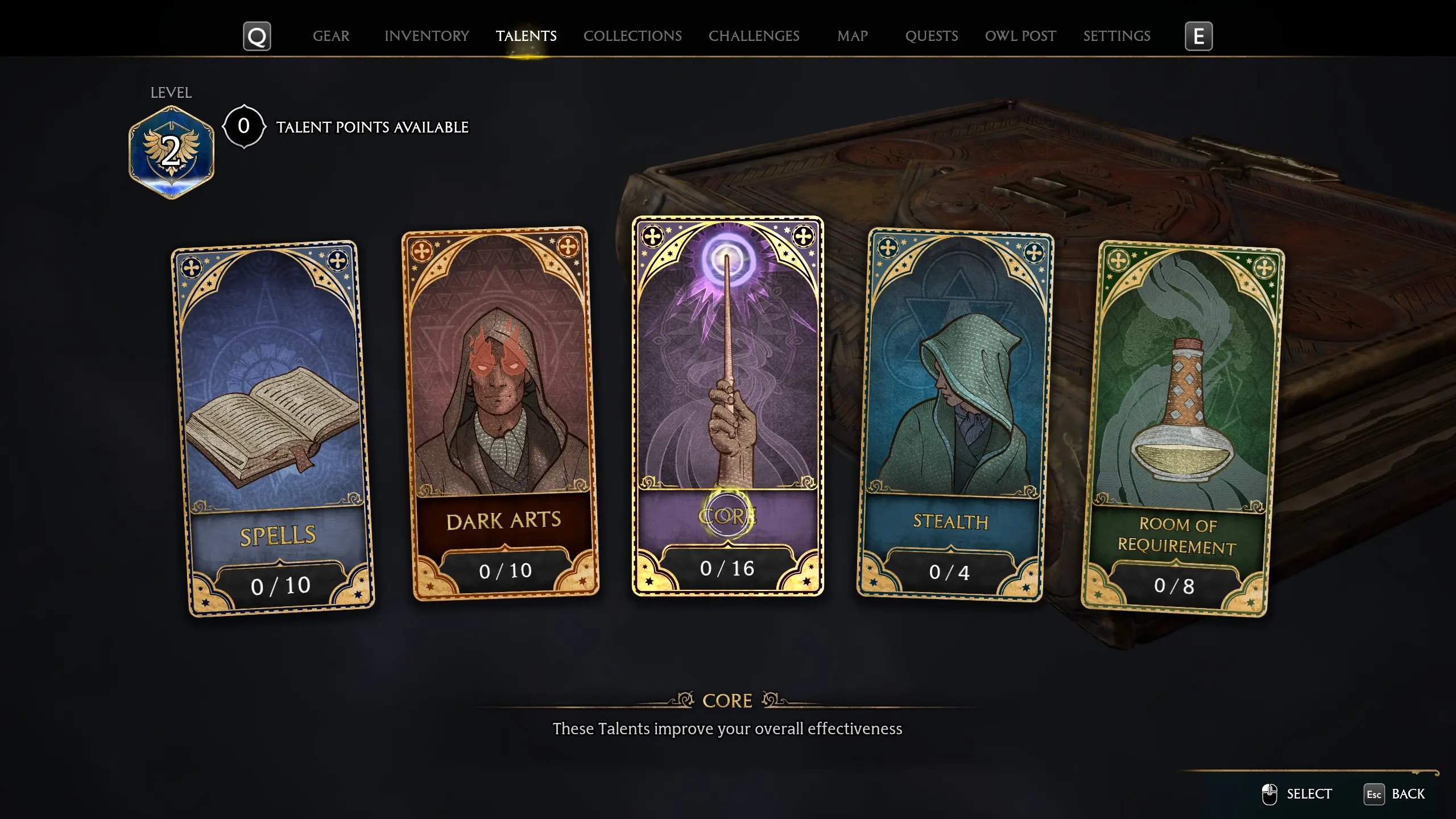Switch to the Inventory tab
Image resolution: width=1456 pixels, height=819 pixels.
(x=427, y=36)
